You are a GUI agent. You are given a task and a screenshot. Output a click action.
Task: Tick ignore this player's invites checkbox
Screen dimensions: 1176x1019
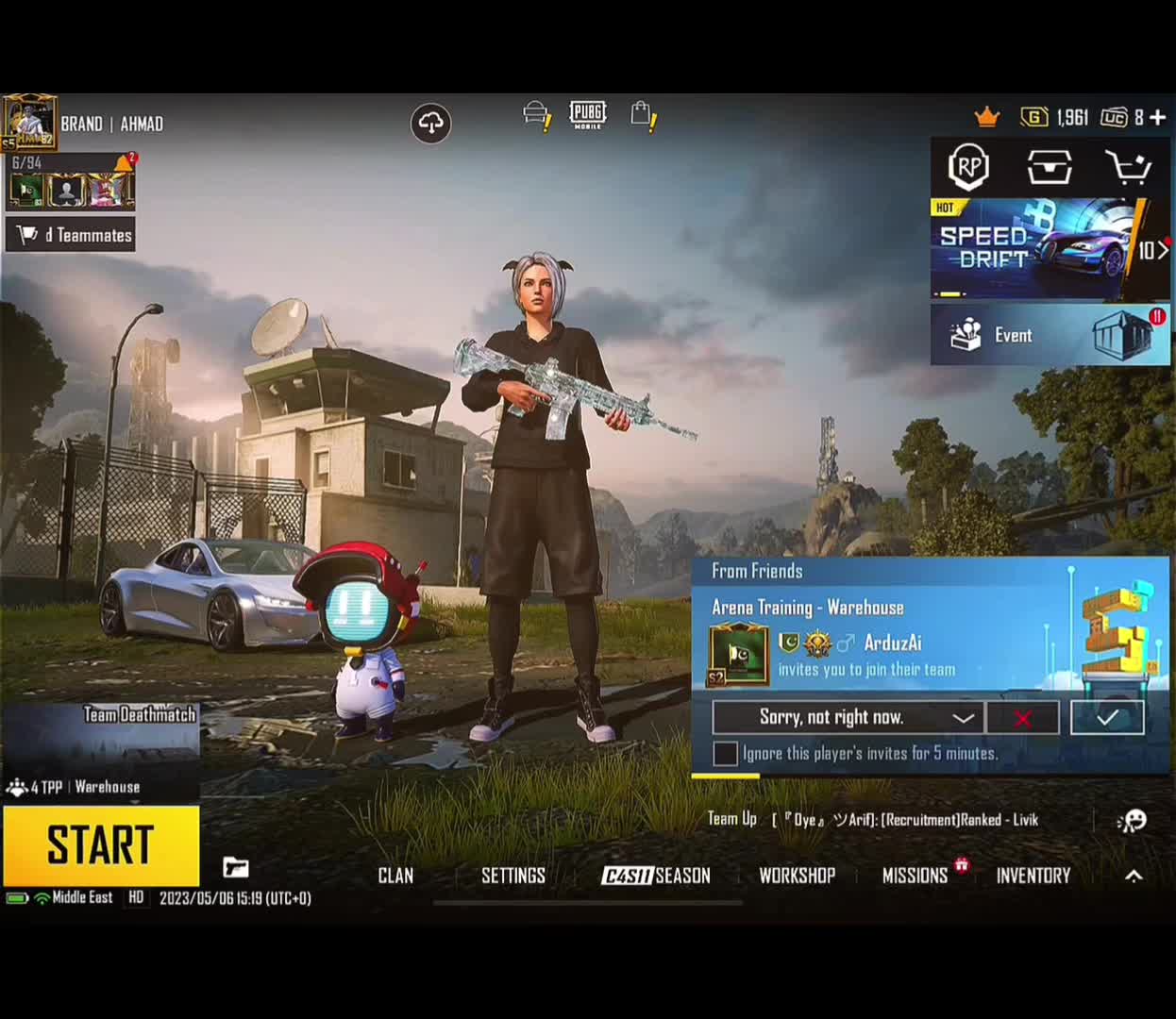tap(726, 754)
